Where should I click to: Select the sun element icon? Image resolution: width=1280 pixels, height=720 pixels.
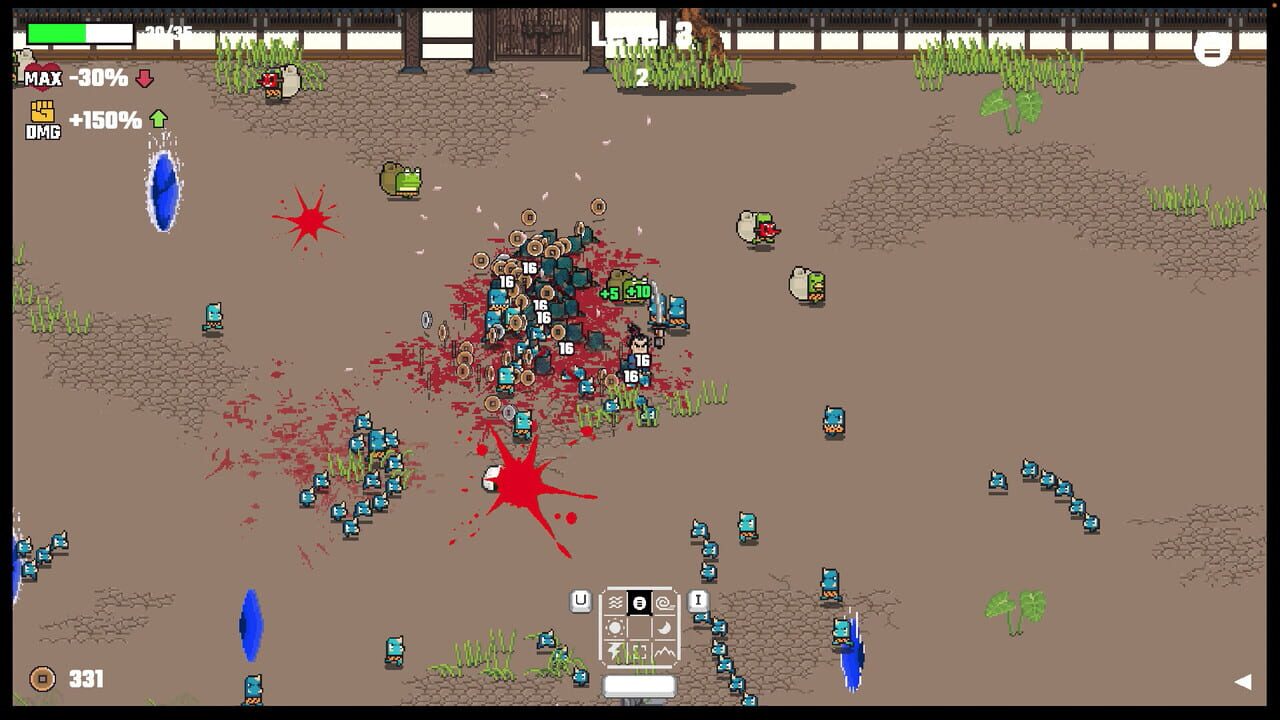pyautogui.click(x=615, y=627)
